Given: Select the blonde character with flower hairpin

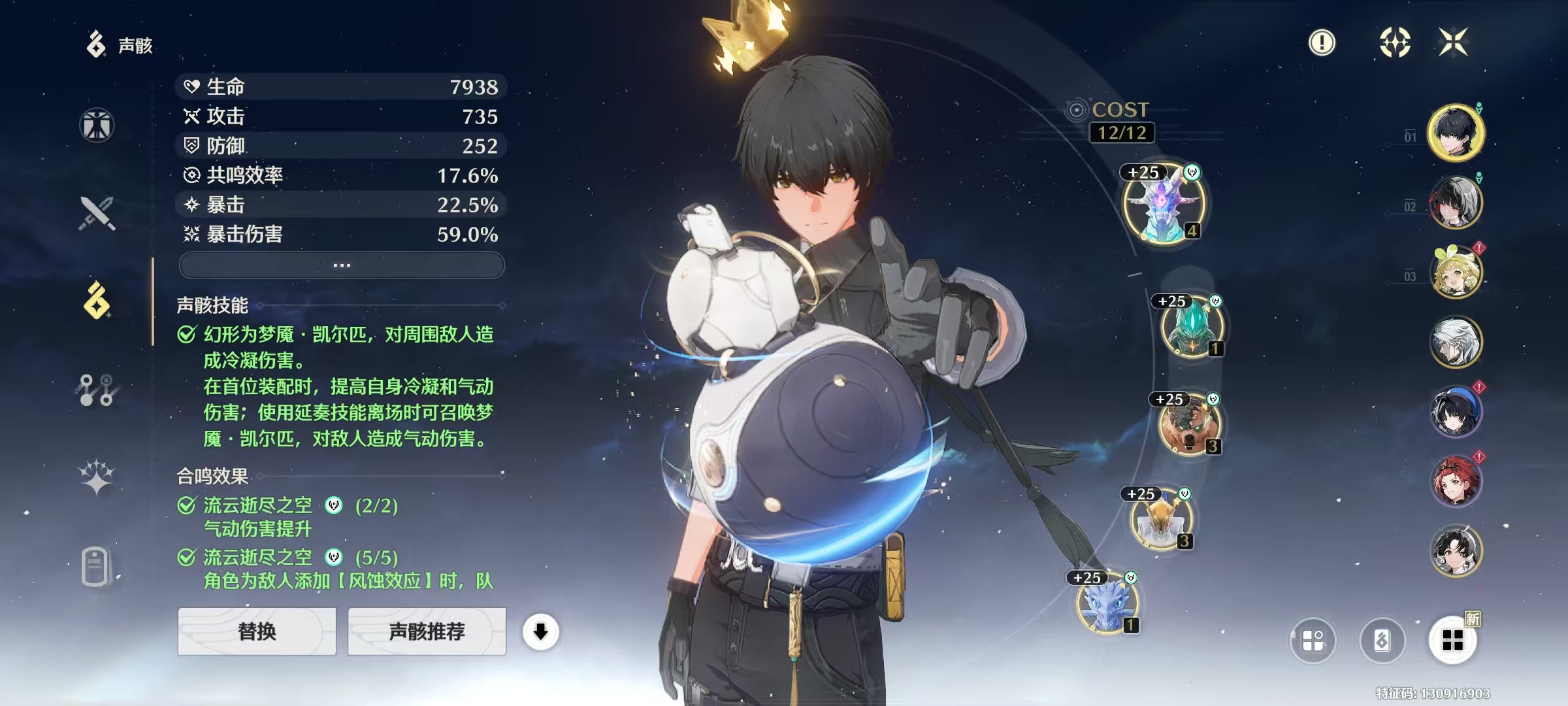Looking at the screenshot, I should (1456, 273).
